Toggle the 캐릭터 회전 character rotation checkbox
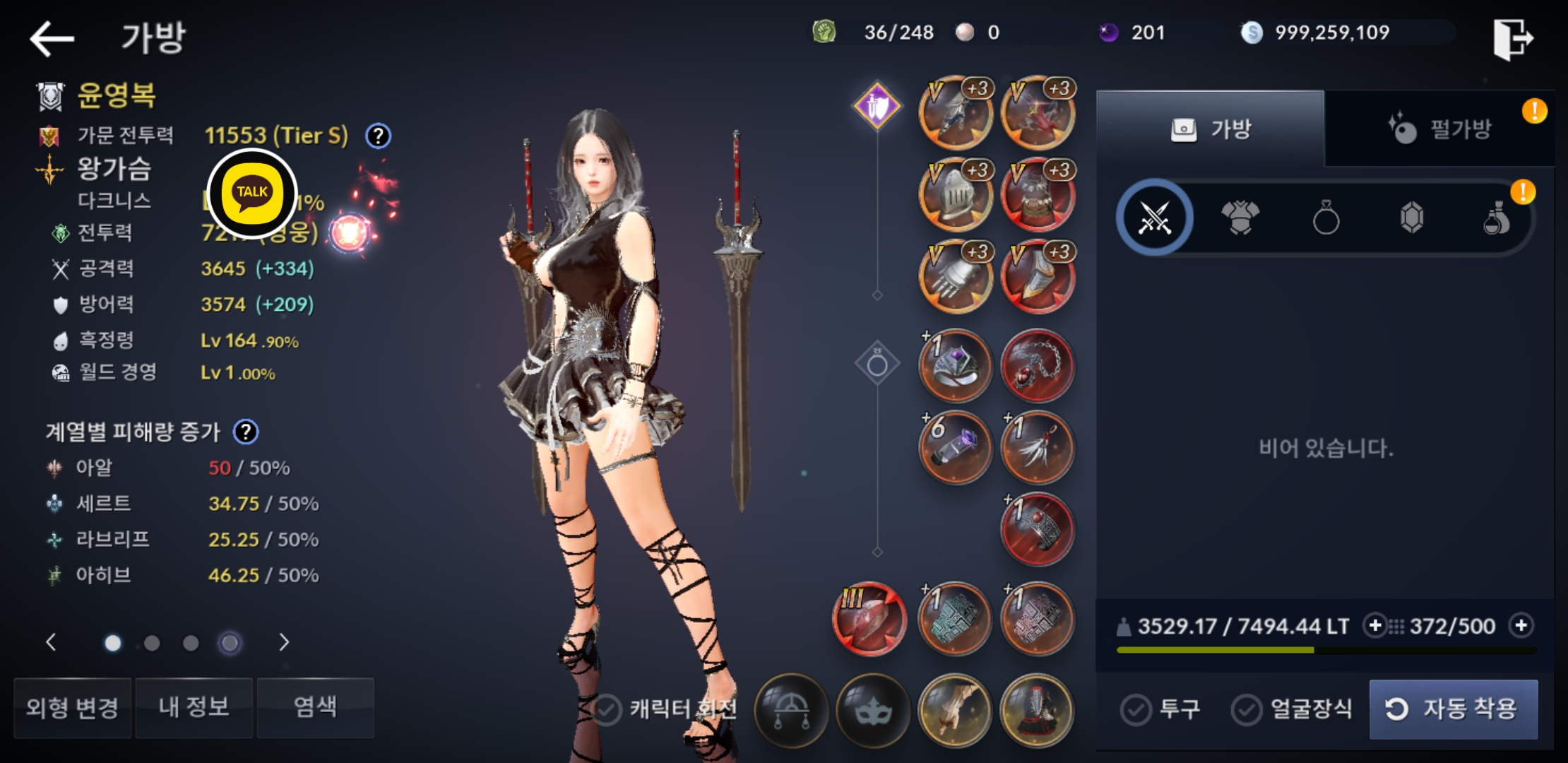This screenshot has height=763, width=1568. (x=607, y=709)
